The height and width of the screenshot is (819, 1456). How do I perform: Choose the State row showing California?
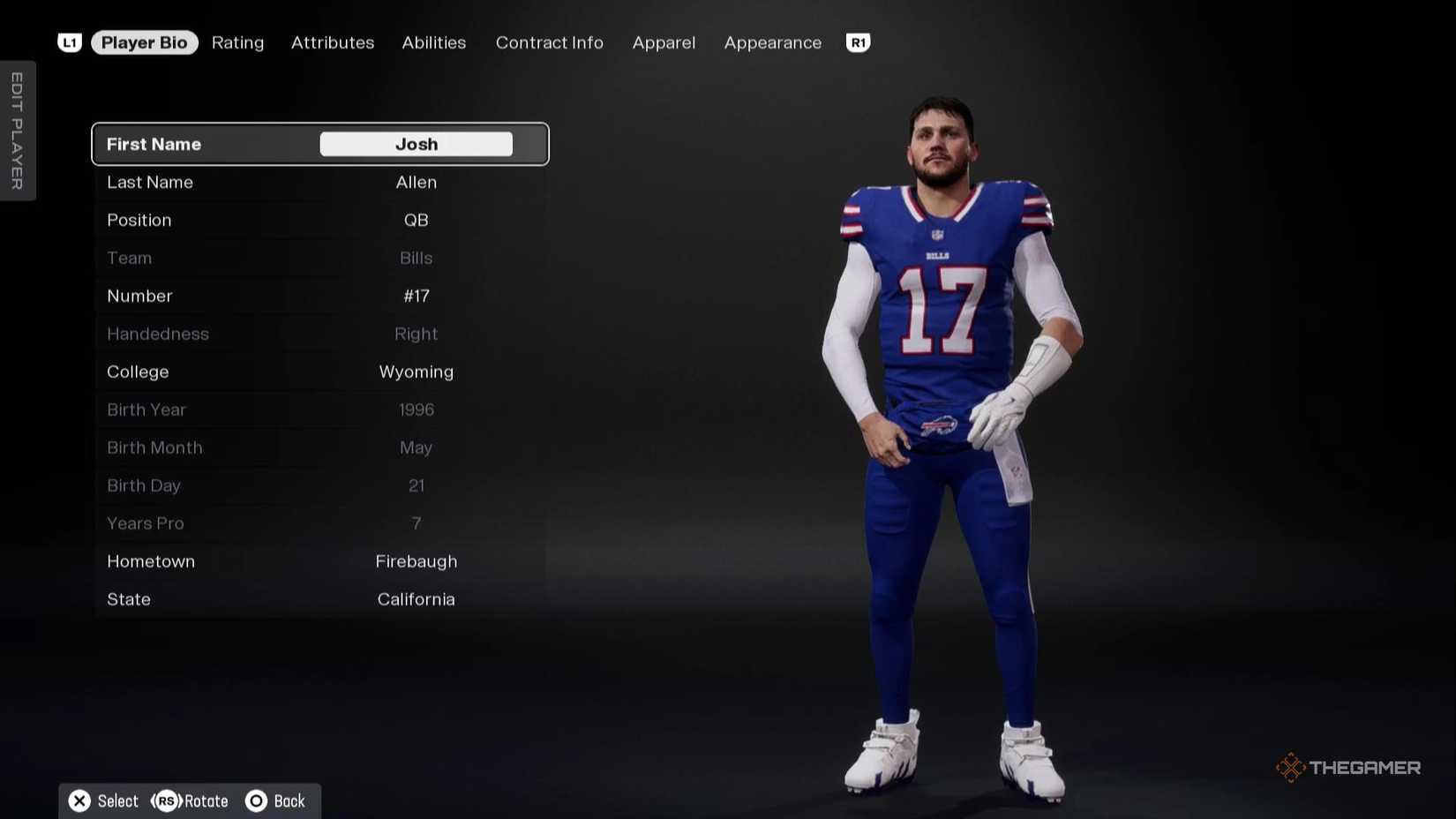tap(319, 599)
